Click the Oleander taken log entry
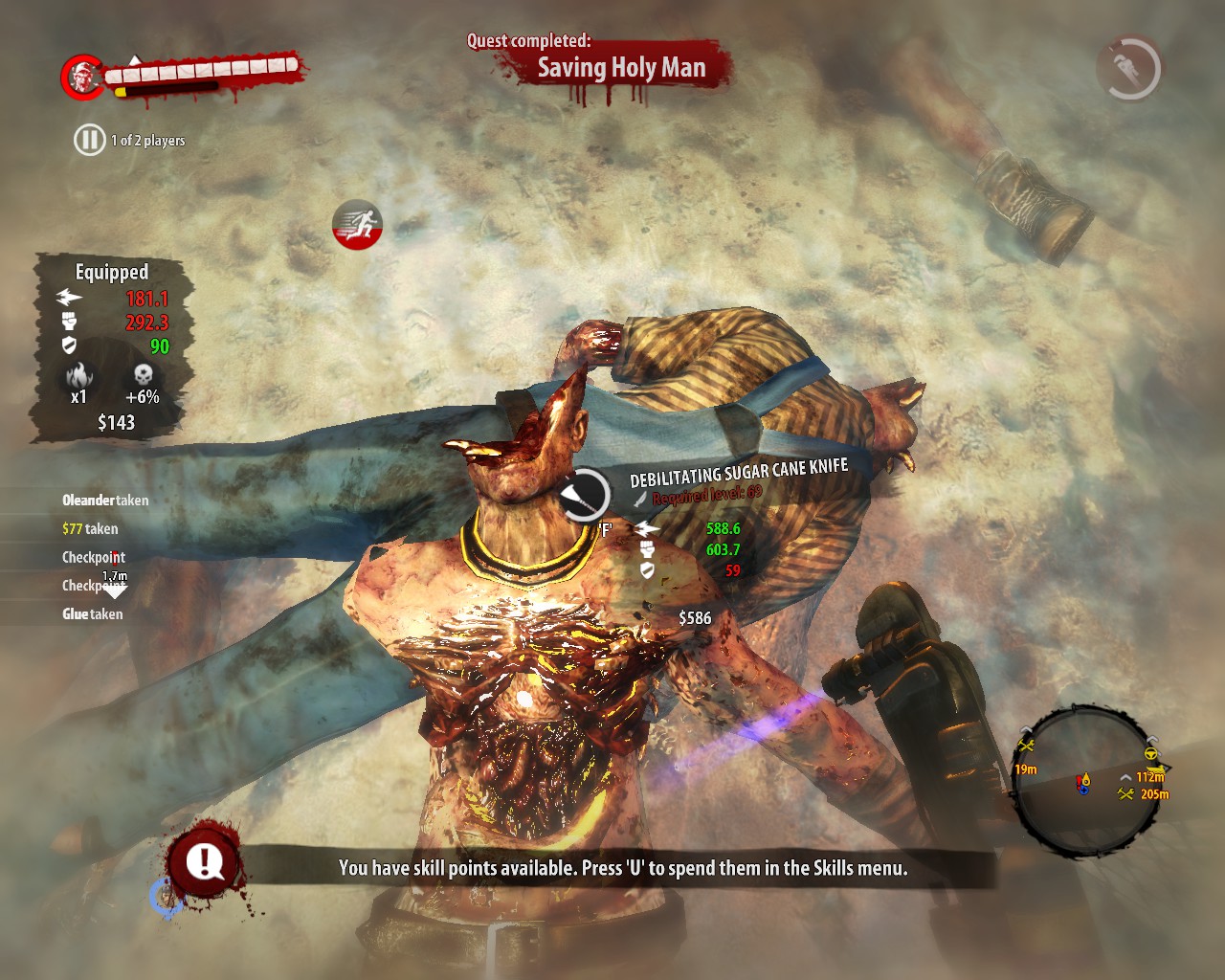Image resolution: width=1225 pixels, height=980 pixels. (x=105, y=500)
